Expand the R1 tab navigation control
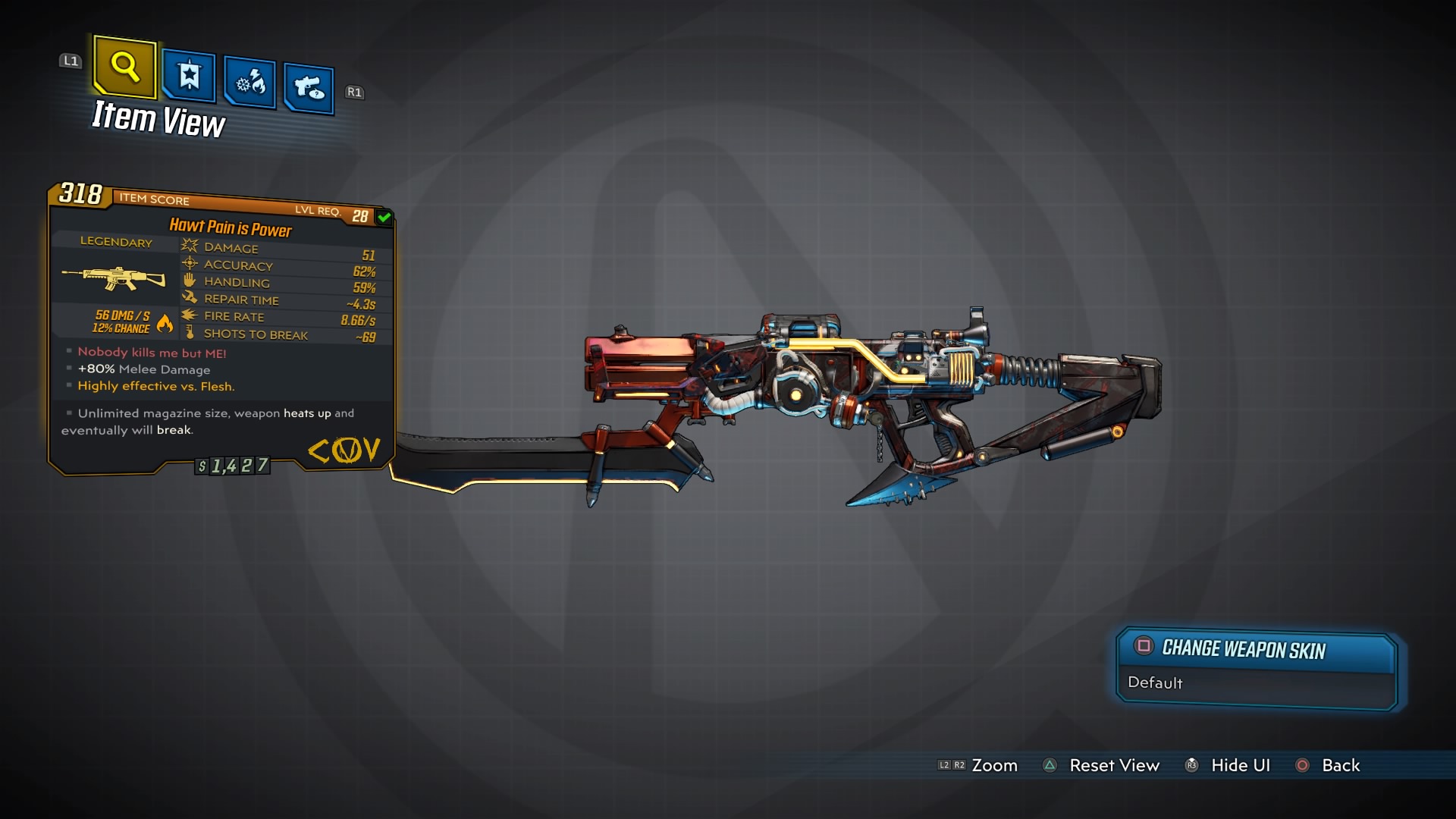This screenshot has height=819, width=1456. pyautogui.click(x=355, y=92)
